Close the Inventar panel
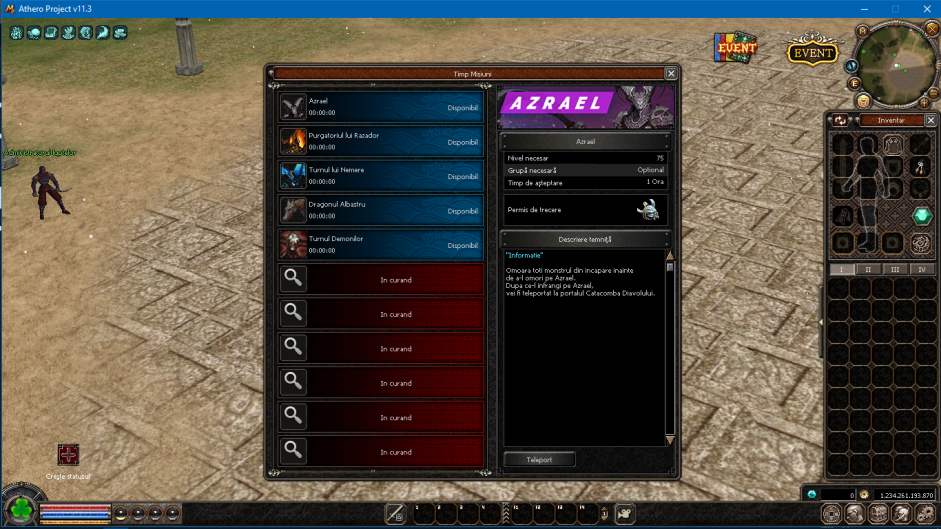The height and width of the screenshot is (529, 941). click(931, 120)
